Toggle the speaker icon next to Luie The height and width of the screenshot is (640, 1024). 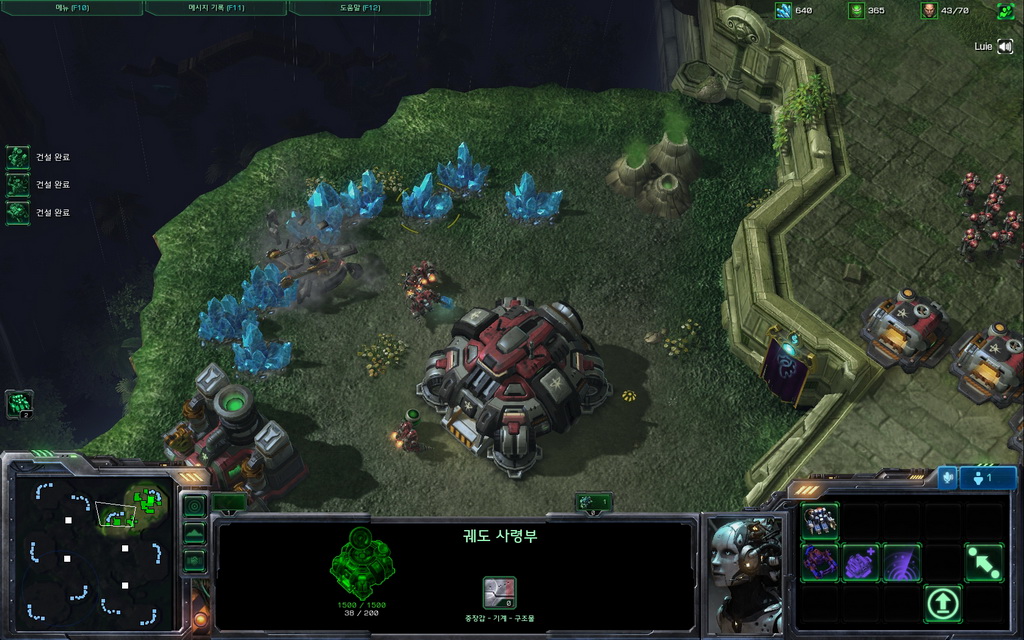[1005, 46]
